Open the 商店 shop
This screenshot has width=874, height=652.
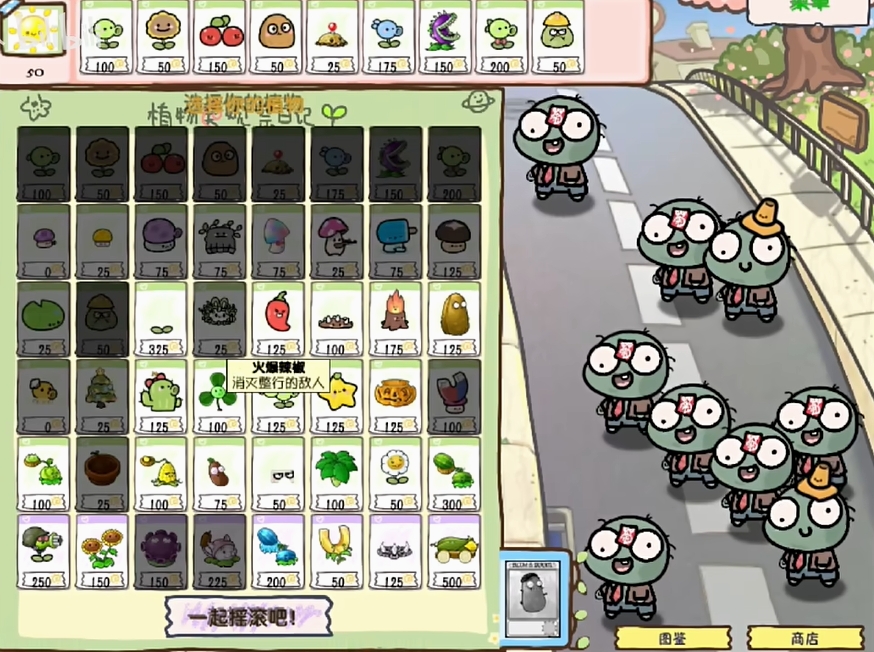(803, 639)
